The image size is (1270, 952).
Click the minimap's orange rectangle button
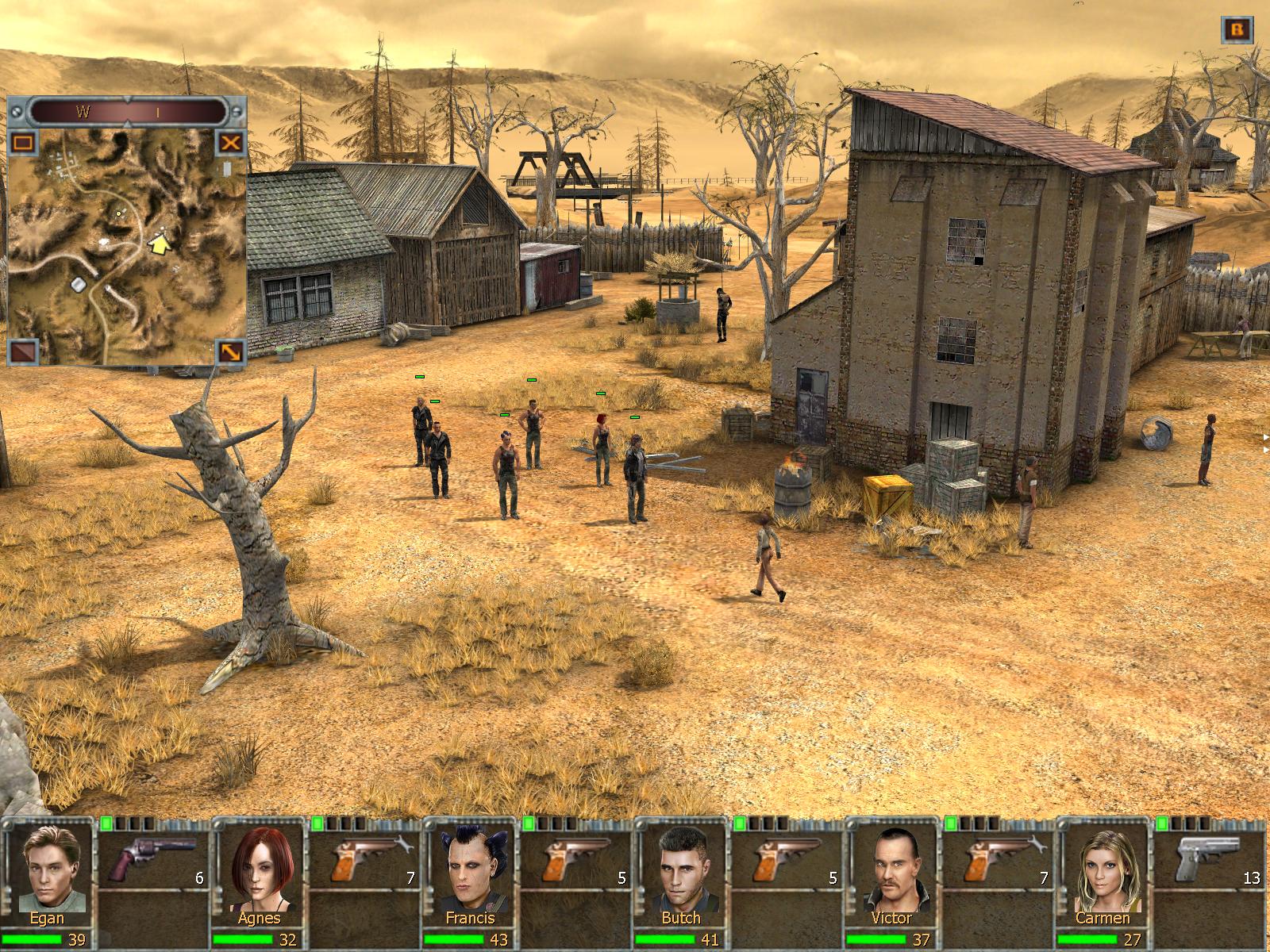pos(23,144)
